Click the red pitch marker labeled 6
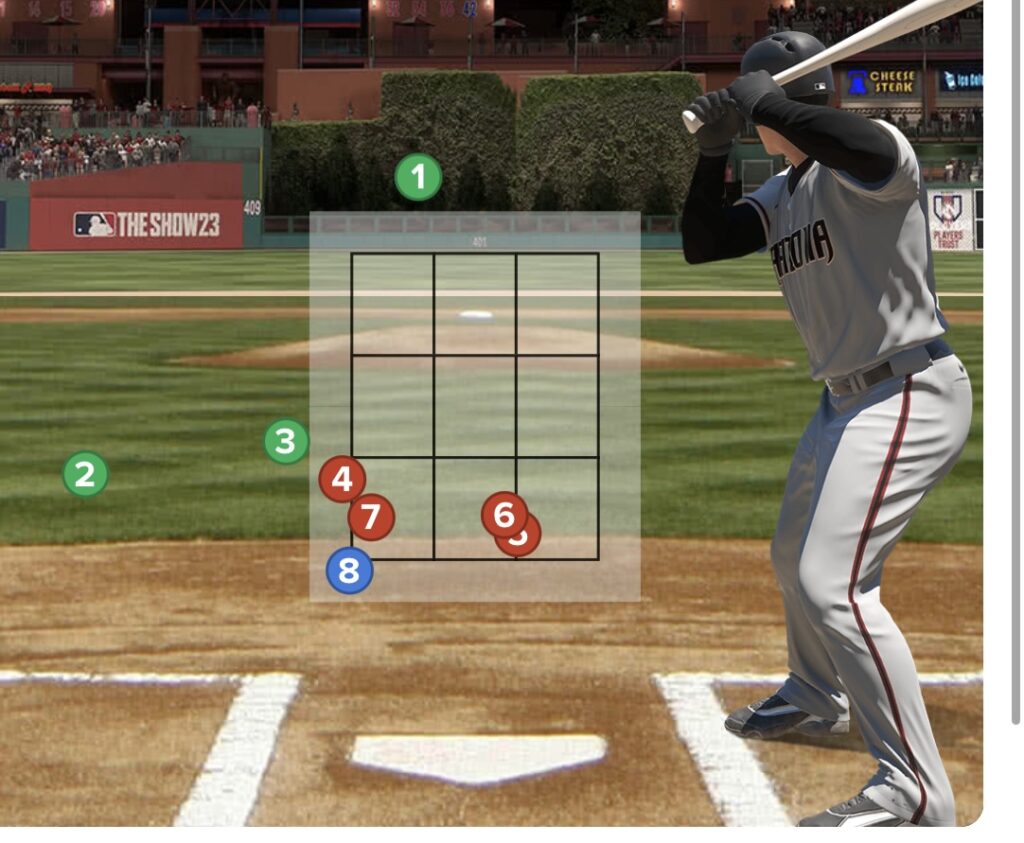1024x843 pixels. (x=503, y=513)
